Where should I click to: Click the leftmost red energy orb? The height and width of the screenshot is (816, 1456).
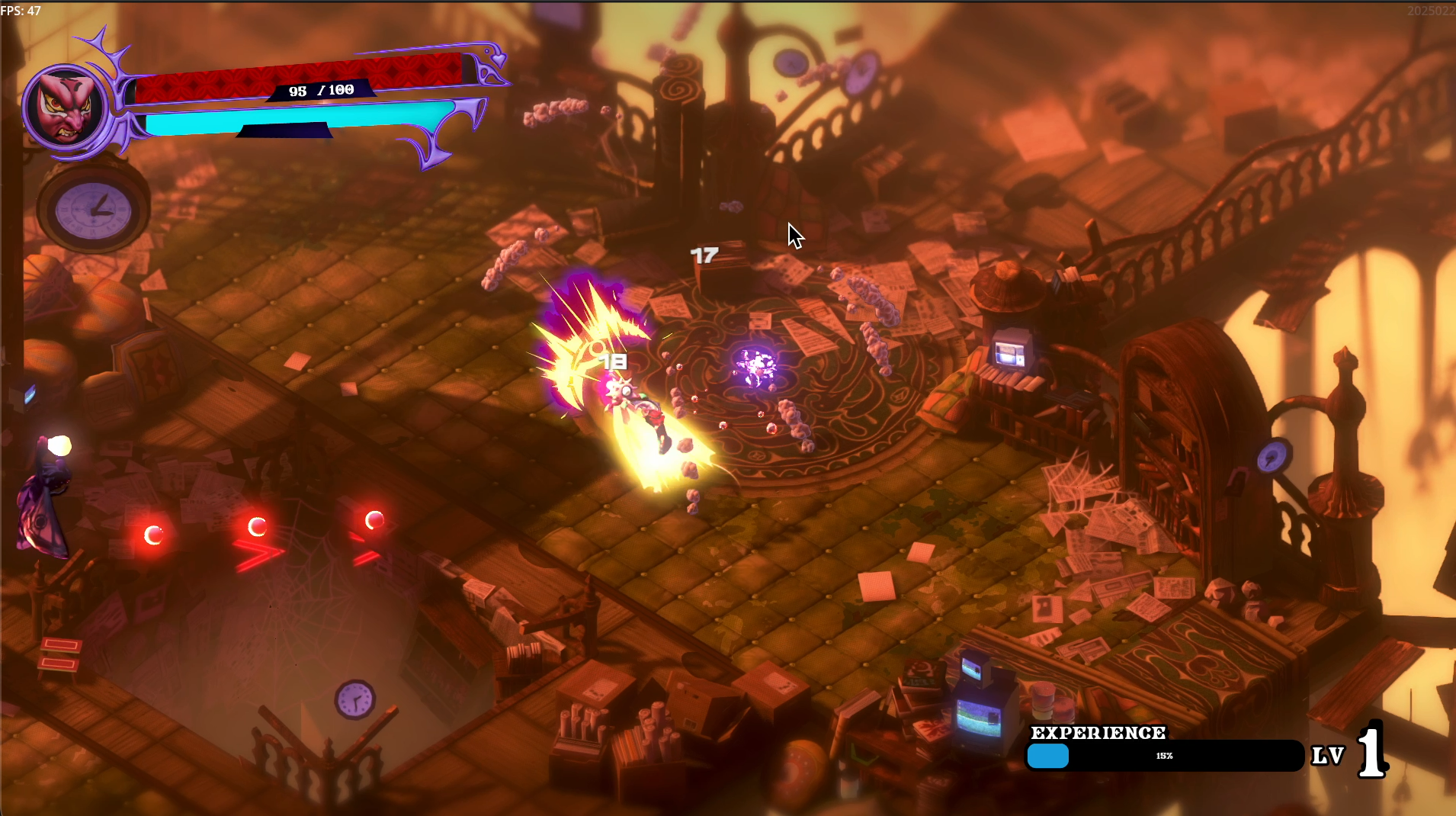click(x=155, y=535)
